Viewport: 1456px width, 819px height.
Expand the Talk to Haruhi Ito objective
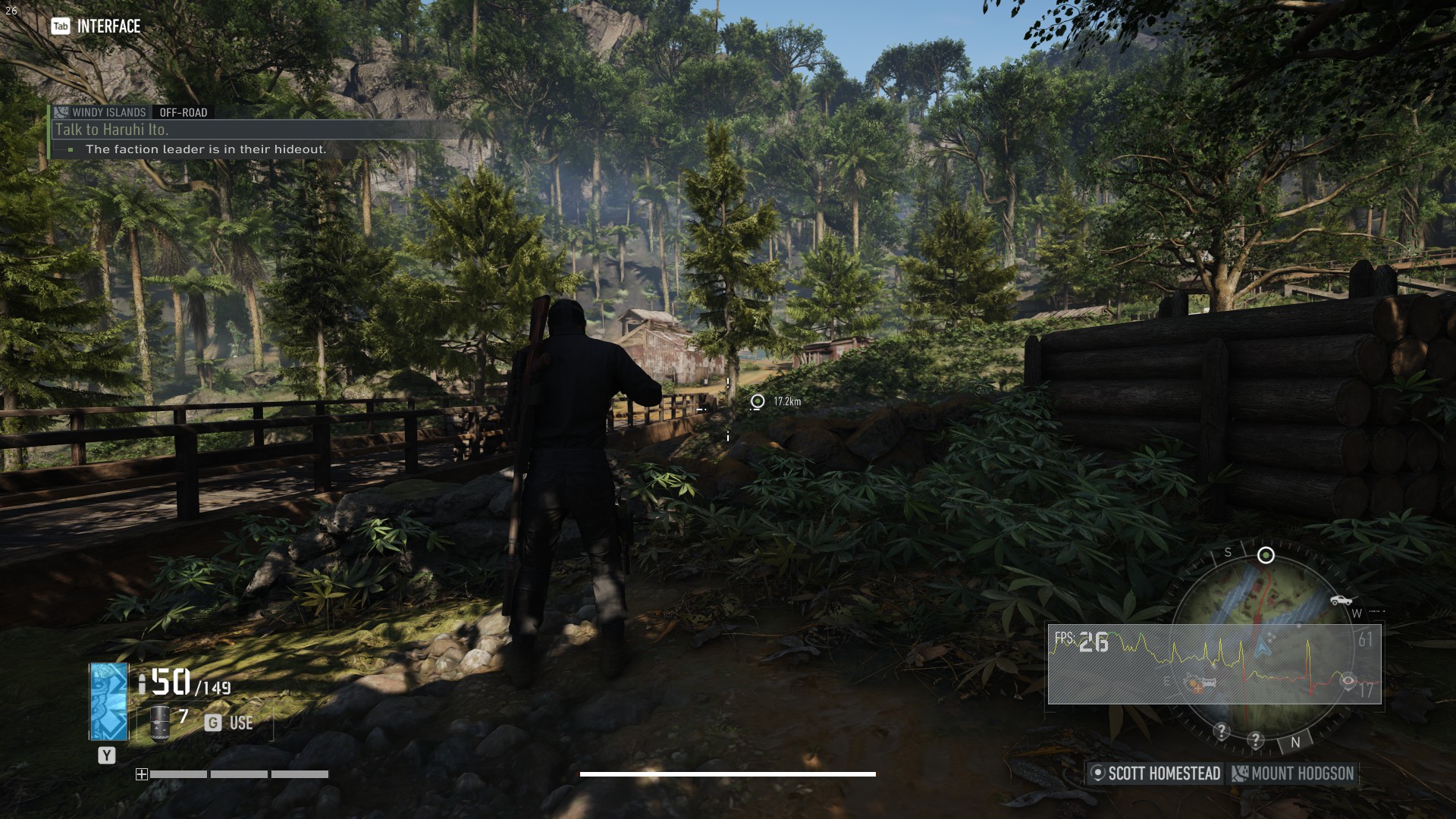114,129
